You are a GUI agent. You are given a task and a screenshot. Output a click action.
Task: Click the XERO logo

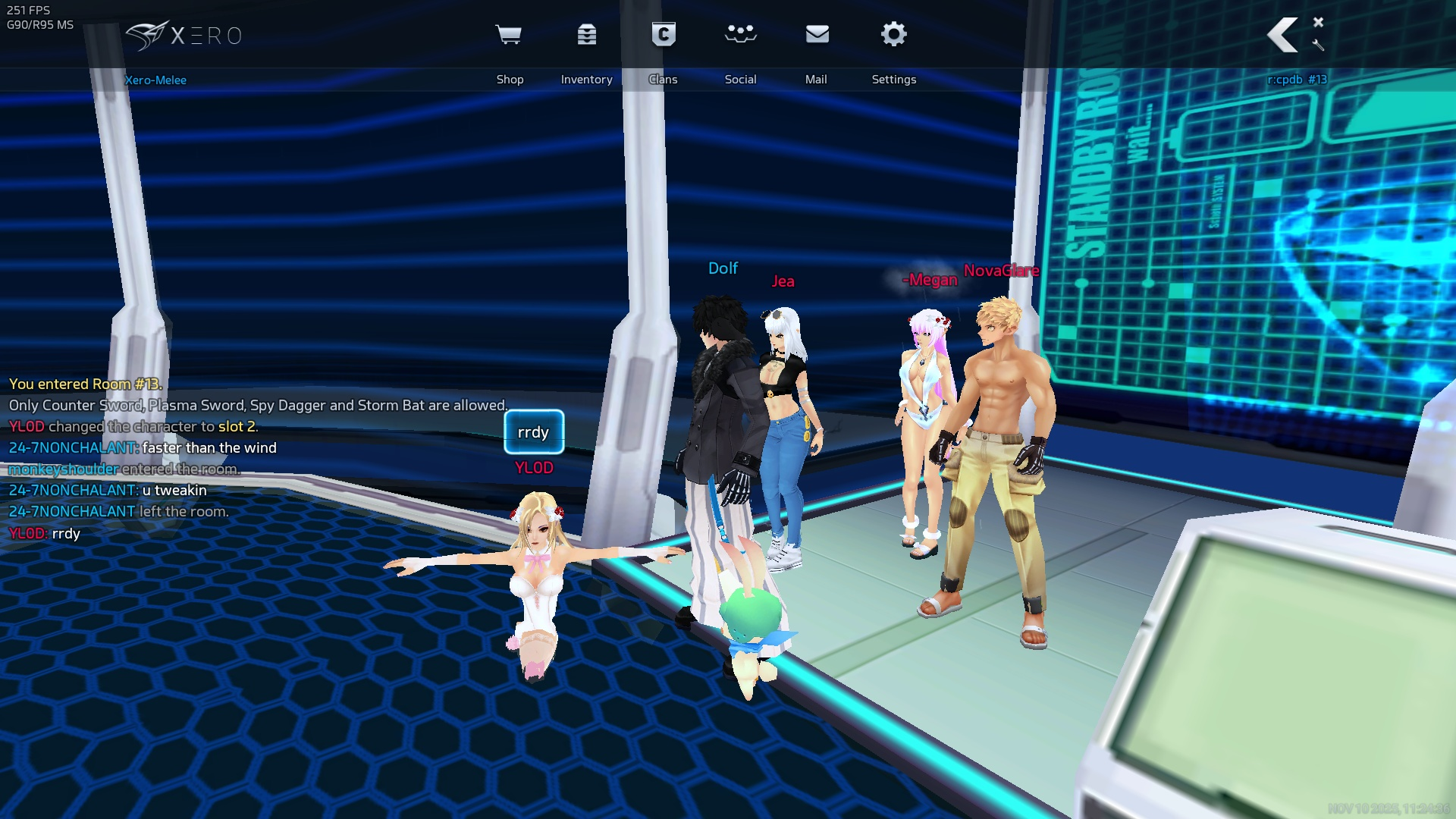[184, 36]
